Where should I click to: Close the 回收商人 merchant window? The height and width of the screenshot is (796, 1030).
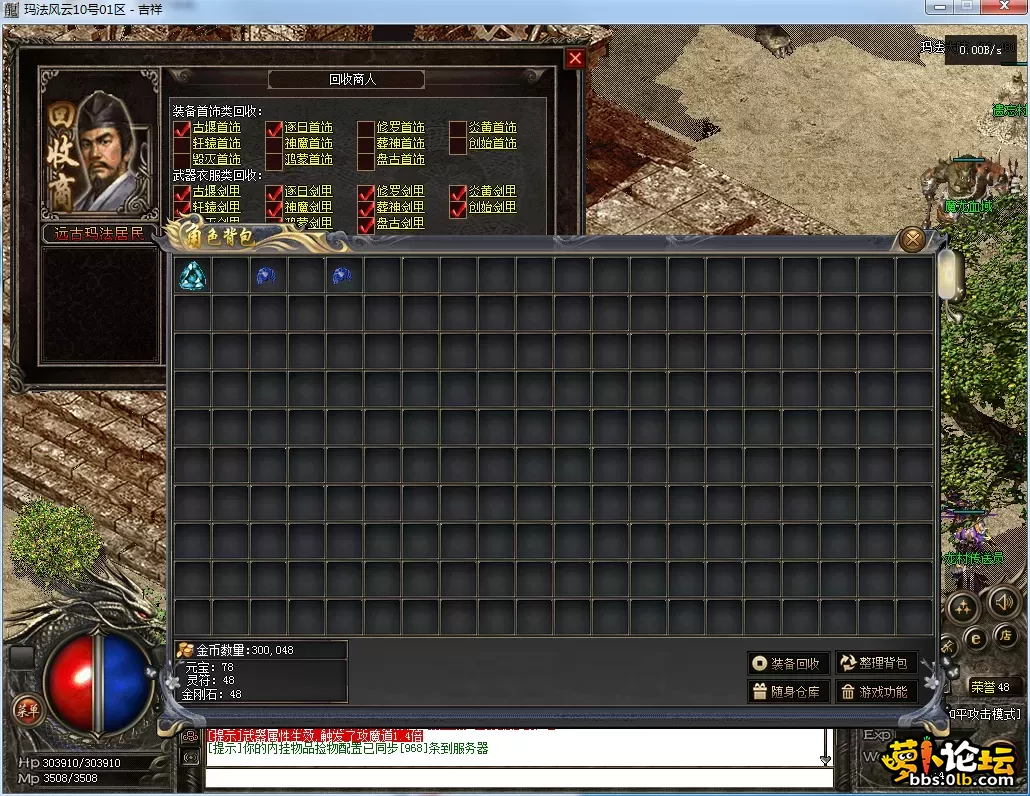click(575, 58)
